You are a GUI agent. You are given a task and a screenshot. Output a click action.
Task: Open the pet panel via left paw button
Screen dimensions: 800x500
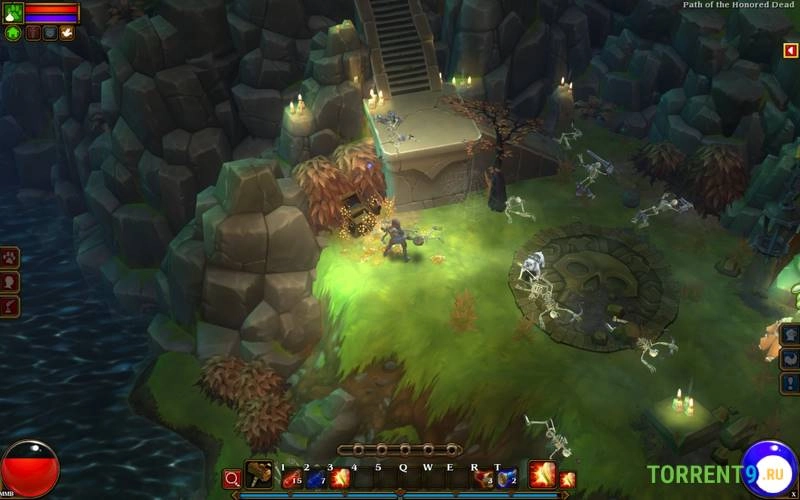pyautogui.click(x=9, y=257)
